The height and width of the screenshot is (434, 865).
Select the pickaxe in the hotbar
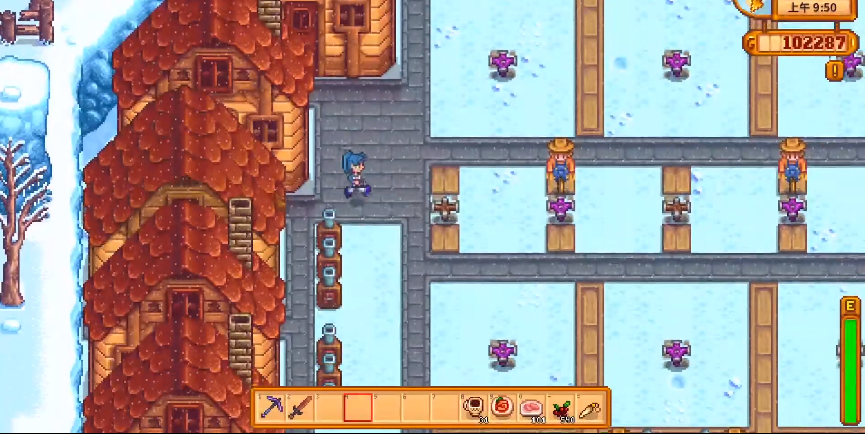pos(271,407)
